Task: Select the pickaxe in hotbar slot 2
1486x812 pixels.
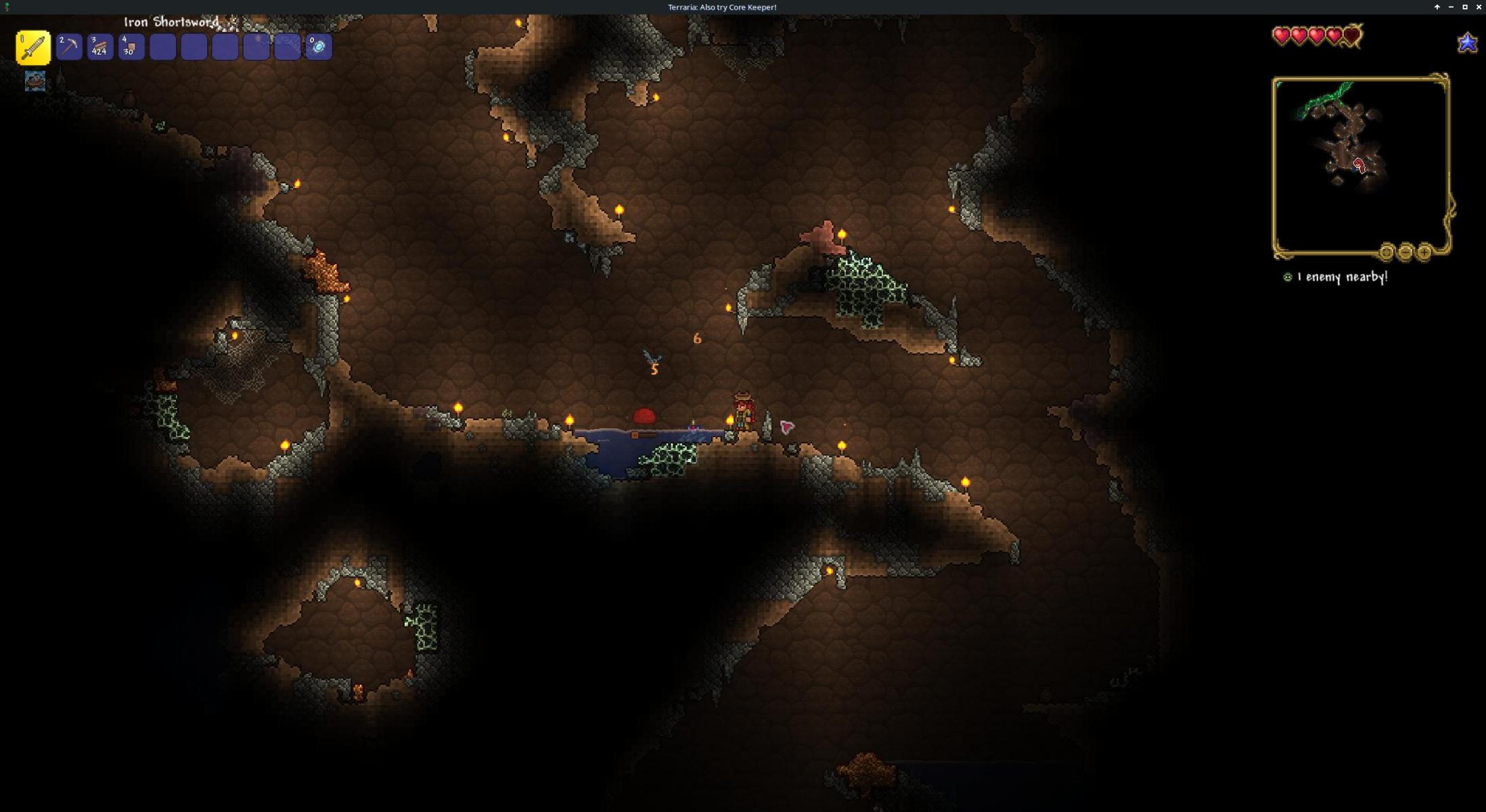Action: pos(69,47)
